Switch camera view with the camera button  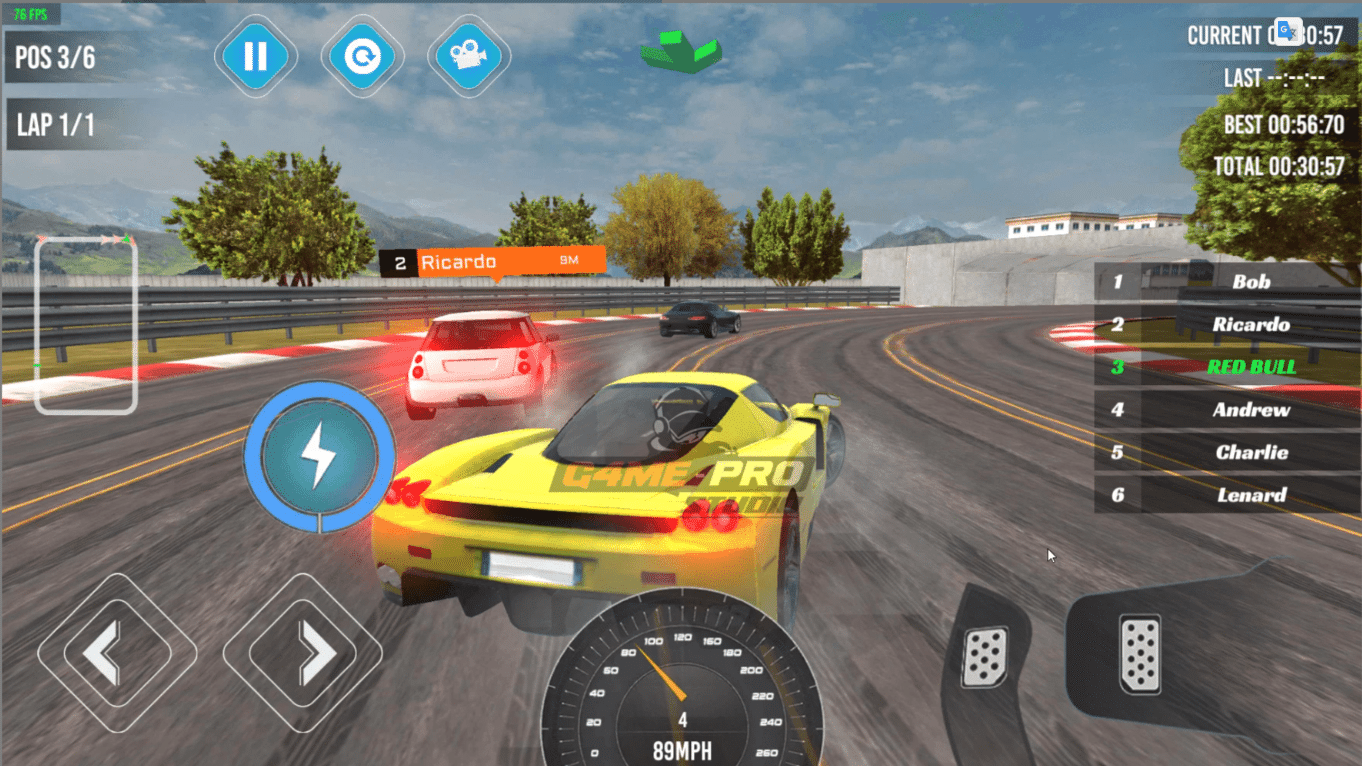tap(469, 56)
